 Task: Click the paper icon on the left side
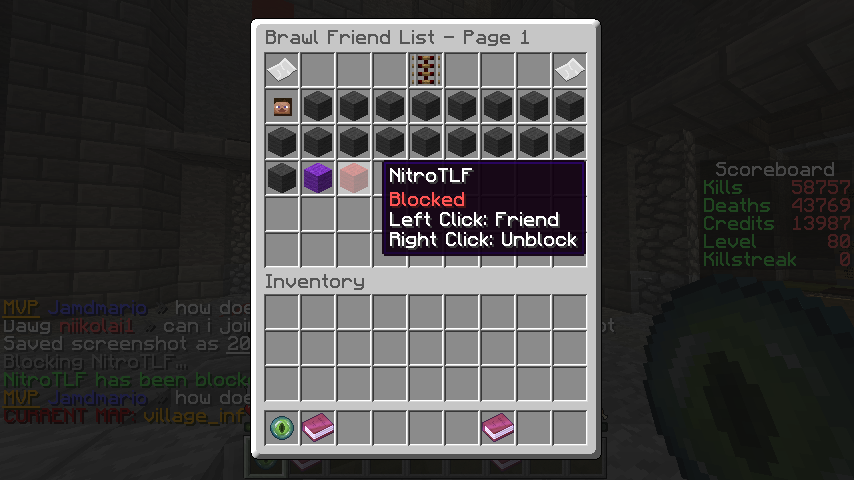click(282, 69)
